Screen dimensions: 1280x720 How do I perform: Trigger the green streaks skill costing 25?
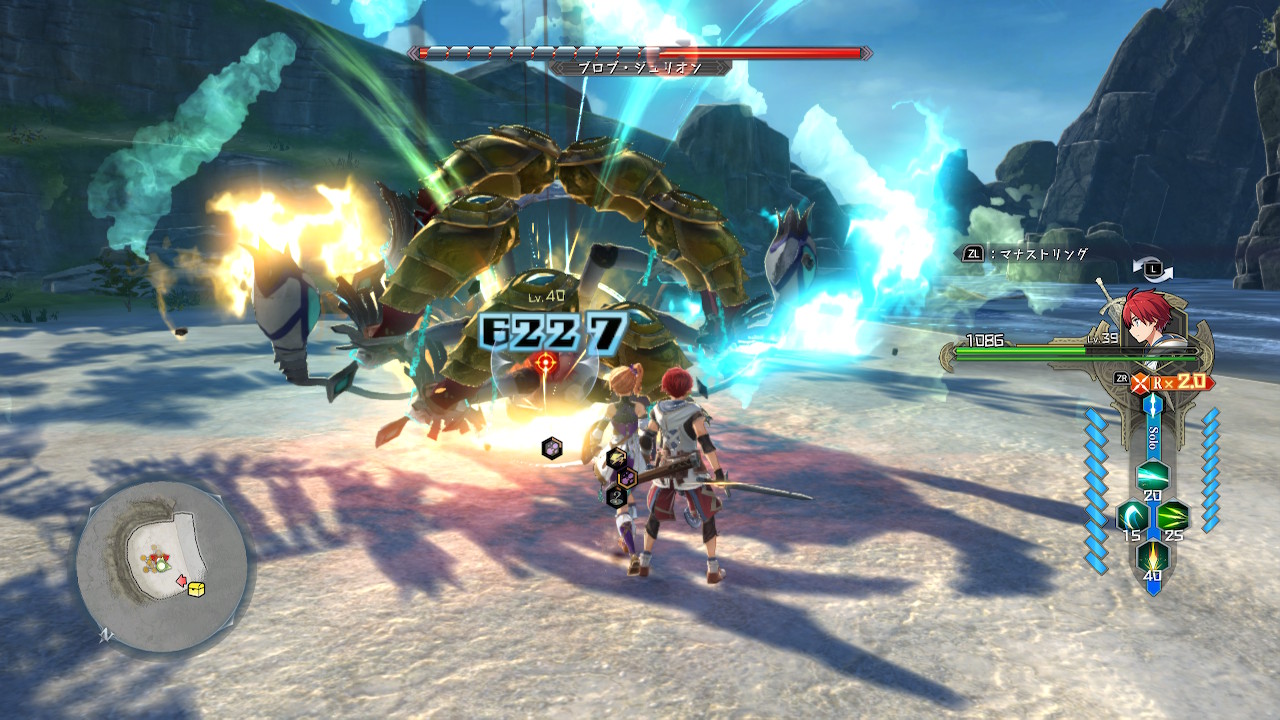click(x=1173, y=516)
